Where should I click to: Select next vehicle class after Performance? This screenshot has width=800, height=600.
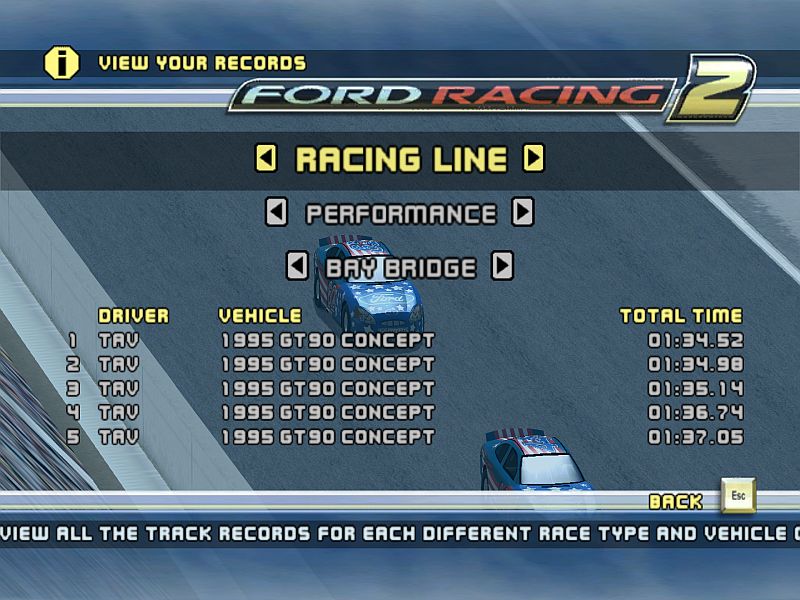[x=522, y=212]
